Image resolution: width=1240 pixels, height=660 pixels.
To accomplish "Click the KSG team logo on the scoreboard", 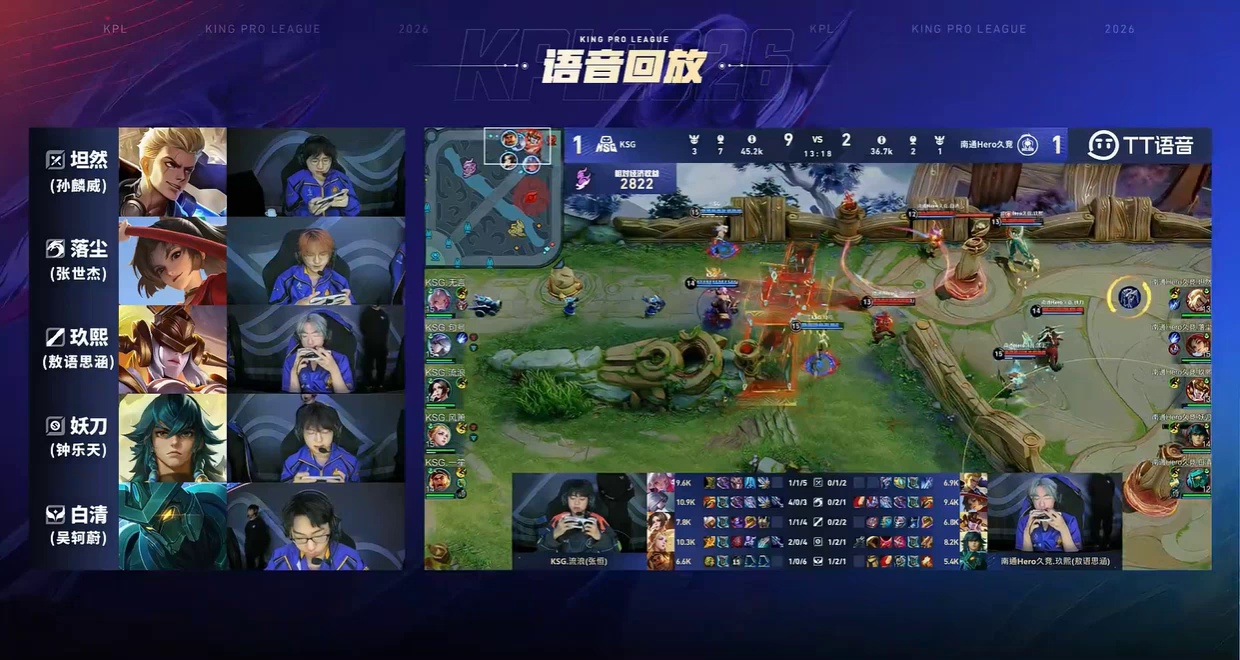I will [607, 145].
